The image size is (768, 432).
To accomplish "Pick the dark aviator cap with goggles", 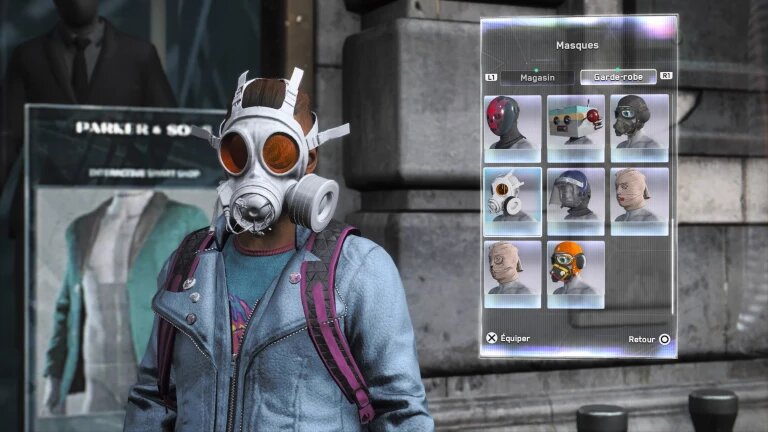I will (x=639, y=127).
